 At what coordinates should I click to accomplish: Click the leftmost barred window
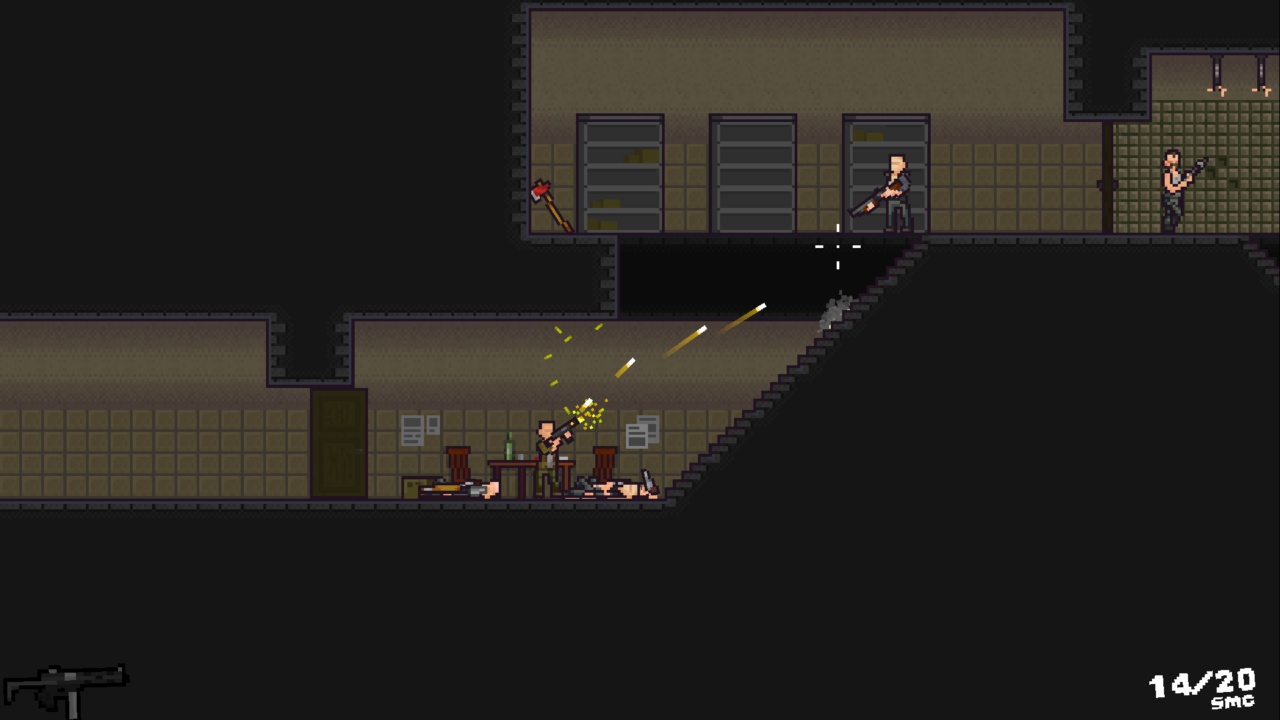coord(620,175)
